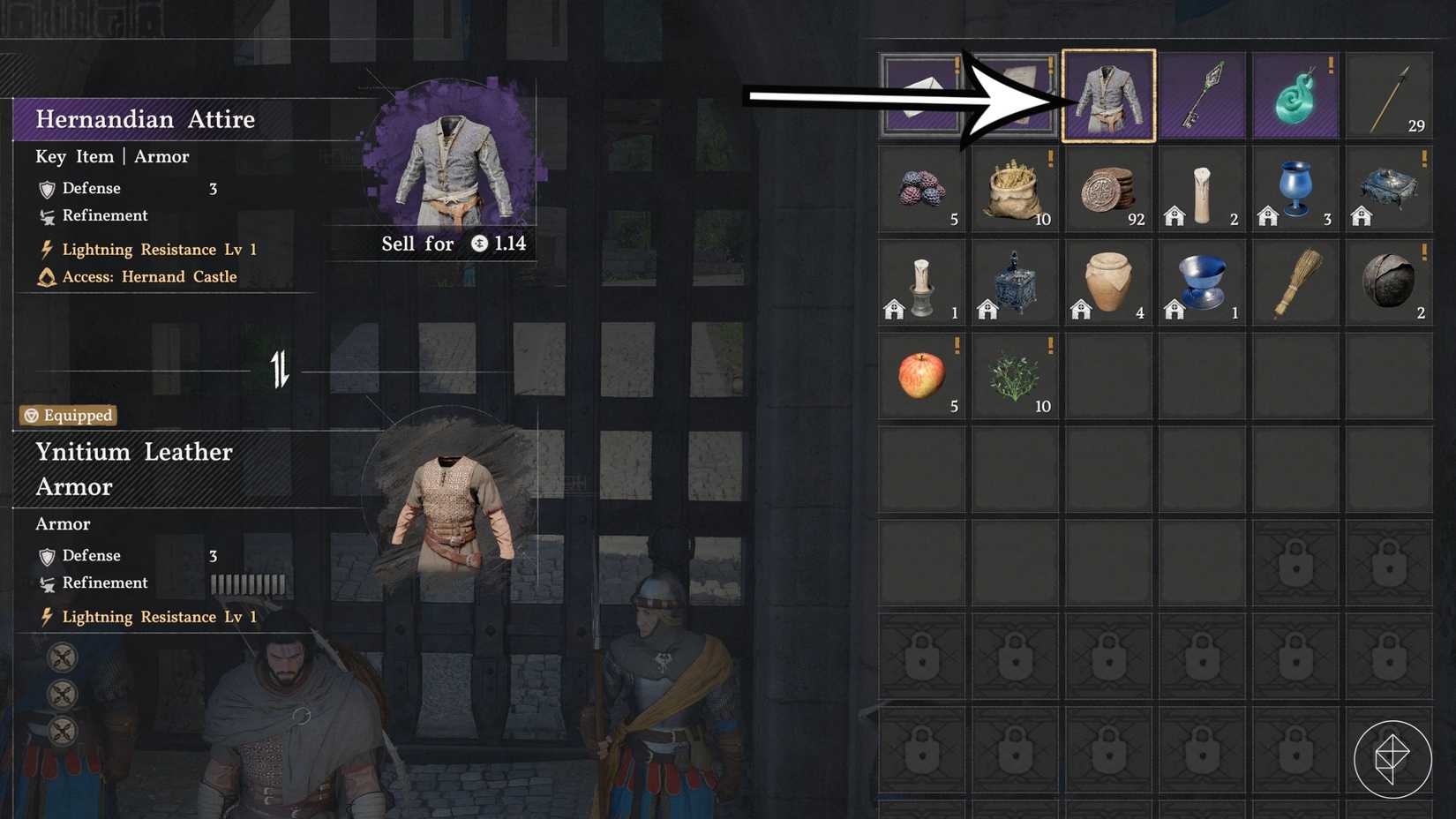Screen dimensions: 1456x819
Task: Click the refinement progress bar
Action: pos(247,582)
